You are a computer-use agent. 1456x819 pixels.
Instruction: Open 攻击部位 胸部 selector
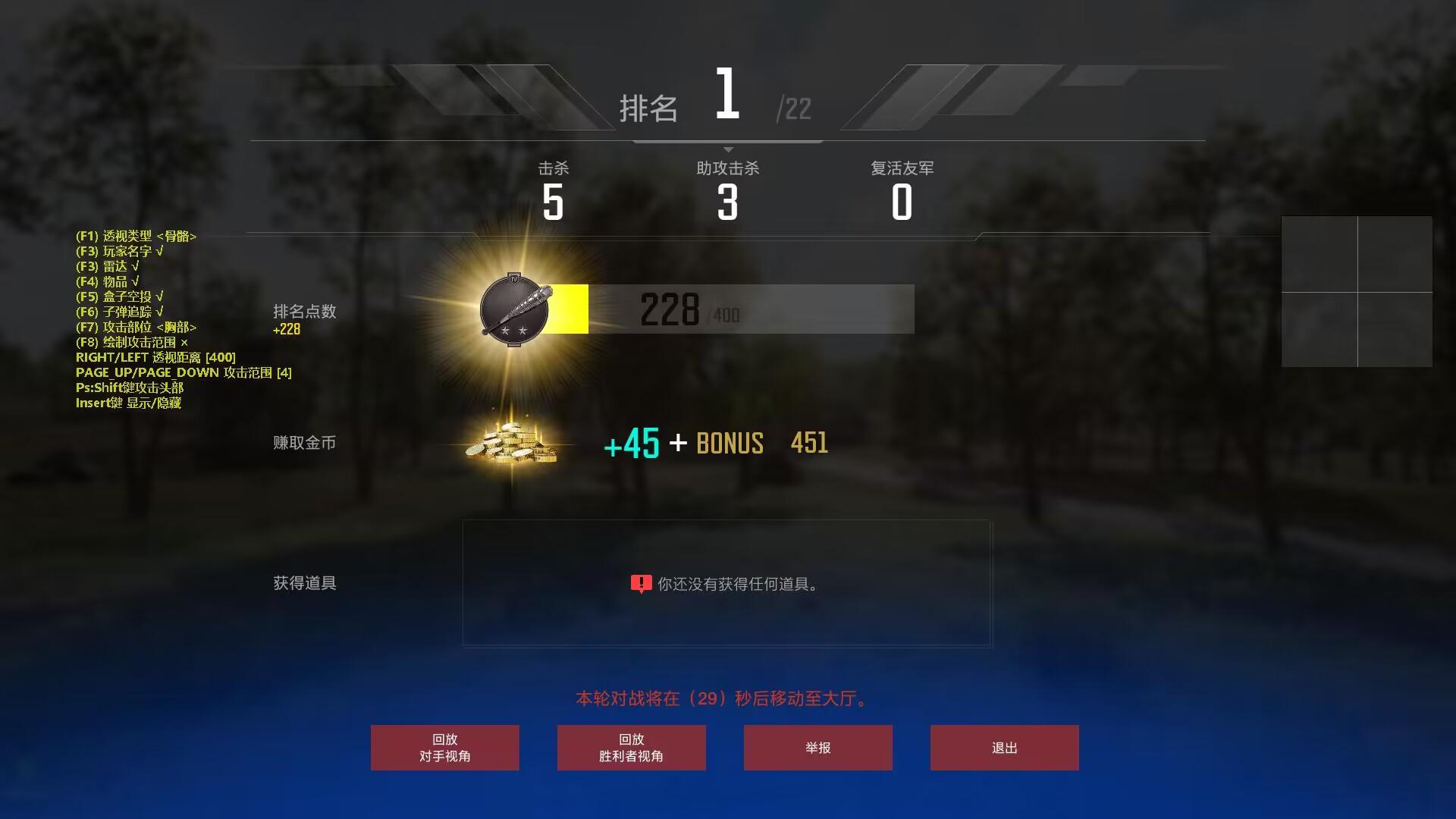point(136,327)
